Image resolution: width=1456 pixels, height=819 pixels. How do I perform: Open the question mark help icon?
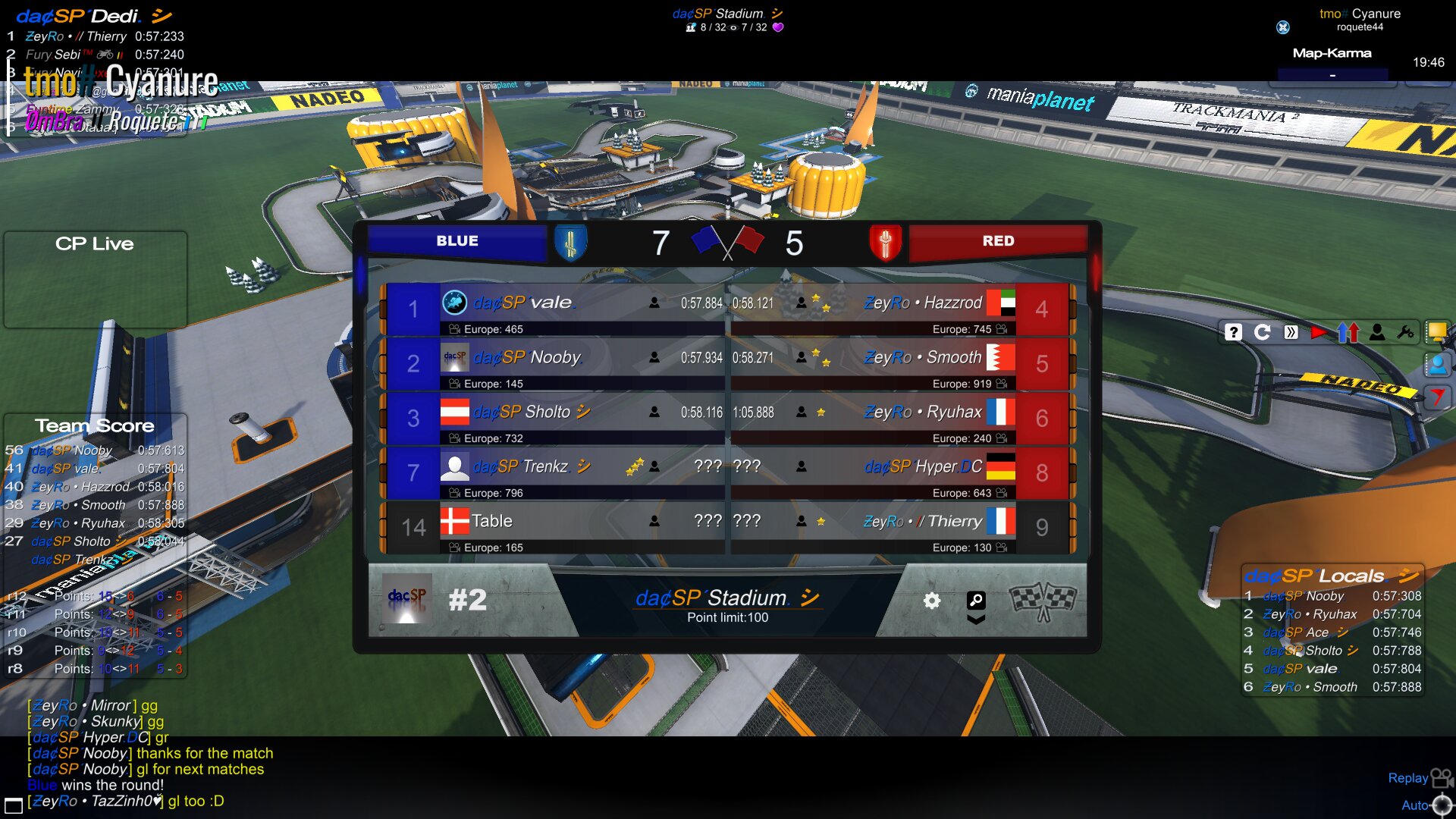tap(1234, 332)
